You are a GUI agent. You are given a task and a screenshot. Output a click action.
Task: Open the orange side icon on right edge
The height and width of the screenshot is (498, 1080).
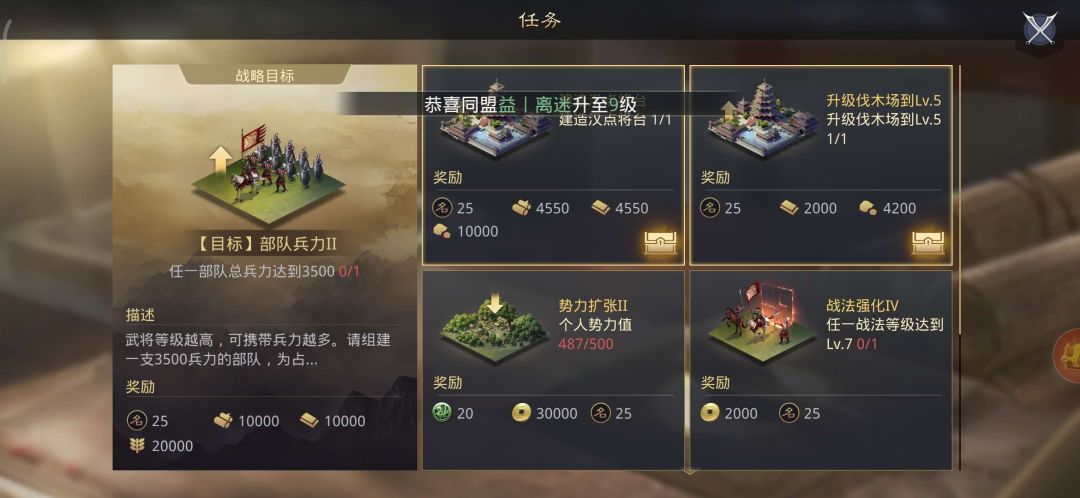1069,355
